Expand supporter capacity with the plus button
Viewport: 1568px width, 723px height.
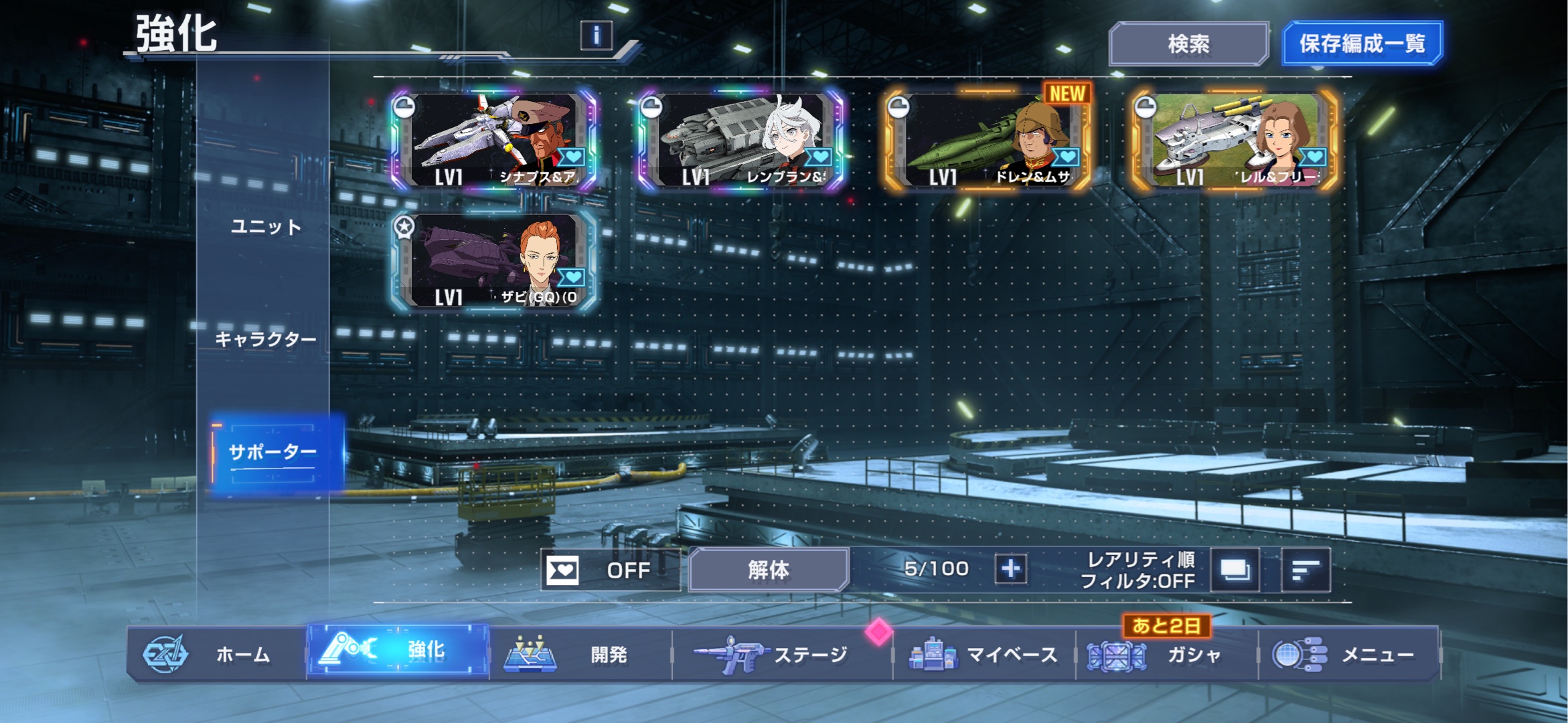[1010, 569]
